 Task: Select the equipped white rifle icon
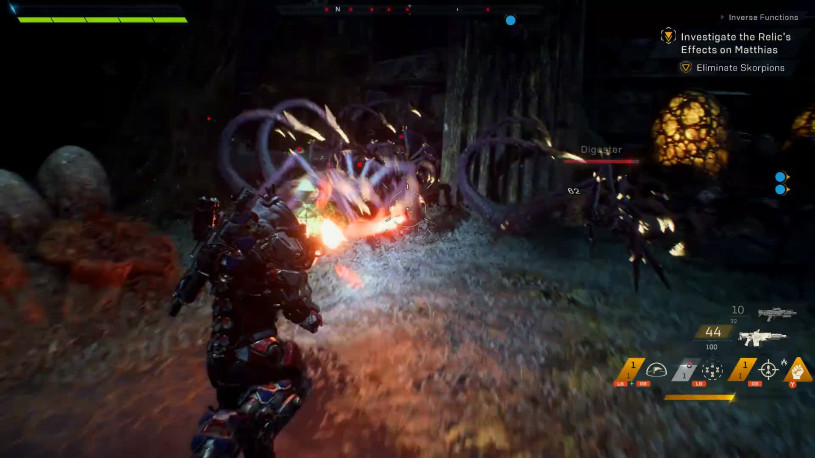pos(764,338)
